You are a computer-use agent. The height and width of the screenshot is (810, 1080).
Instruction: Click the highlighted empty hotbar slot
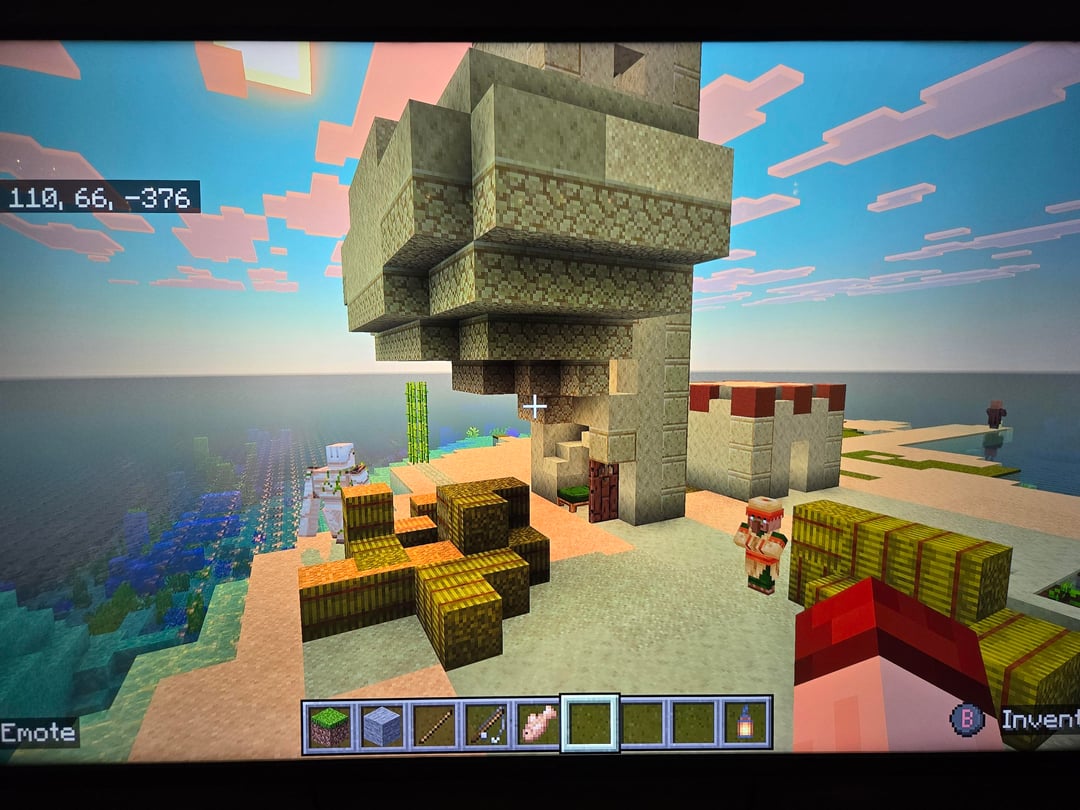pos(589,724)
